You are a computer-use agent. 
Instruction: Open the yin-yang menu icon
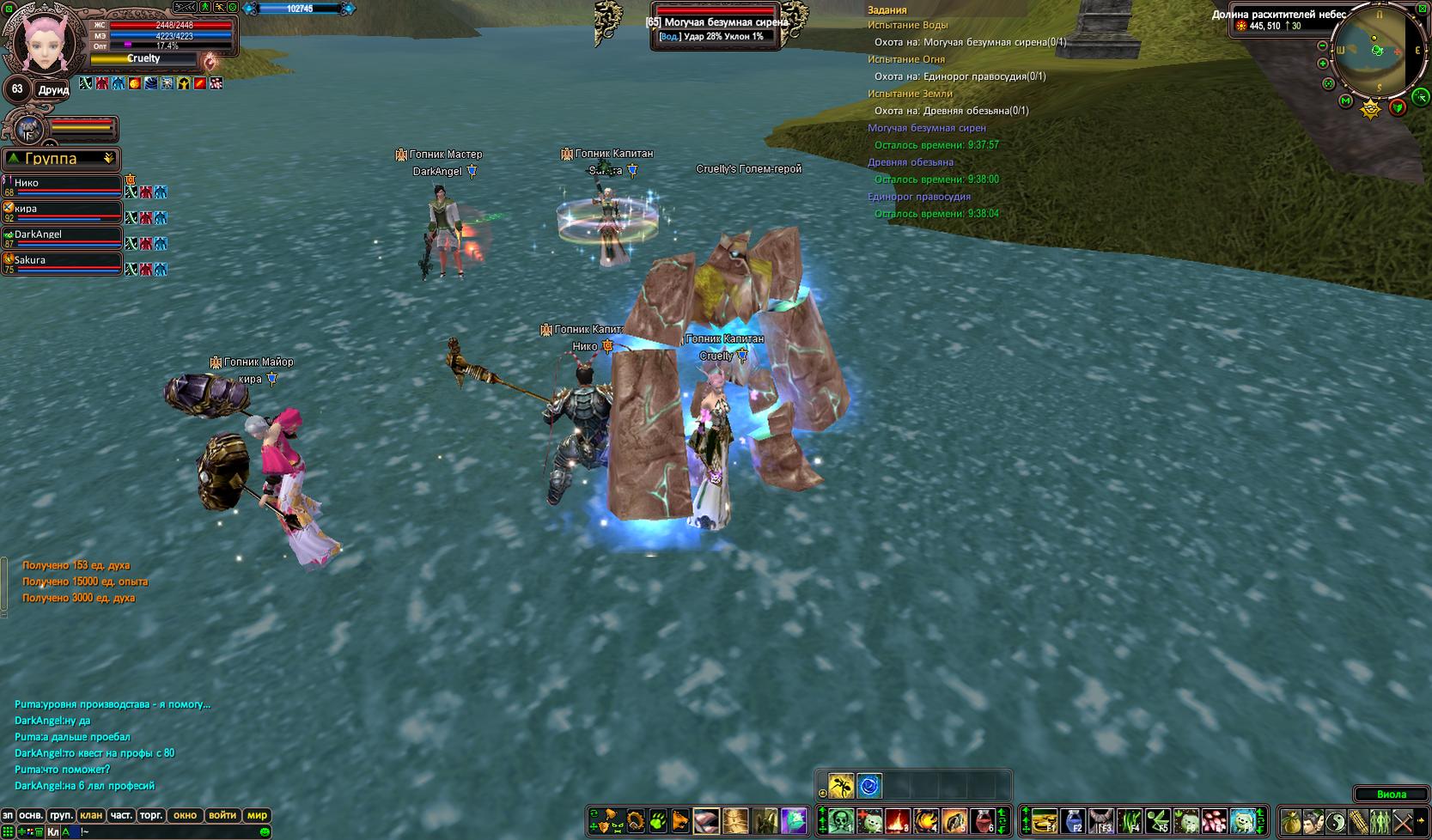click(x=1336, y=821)
